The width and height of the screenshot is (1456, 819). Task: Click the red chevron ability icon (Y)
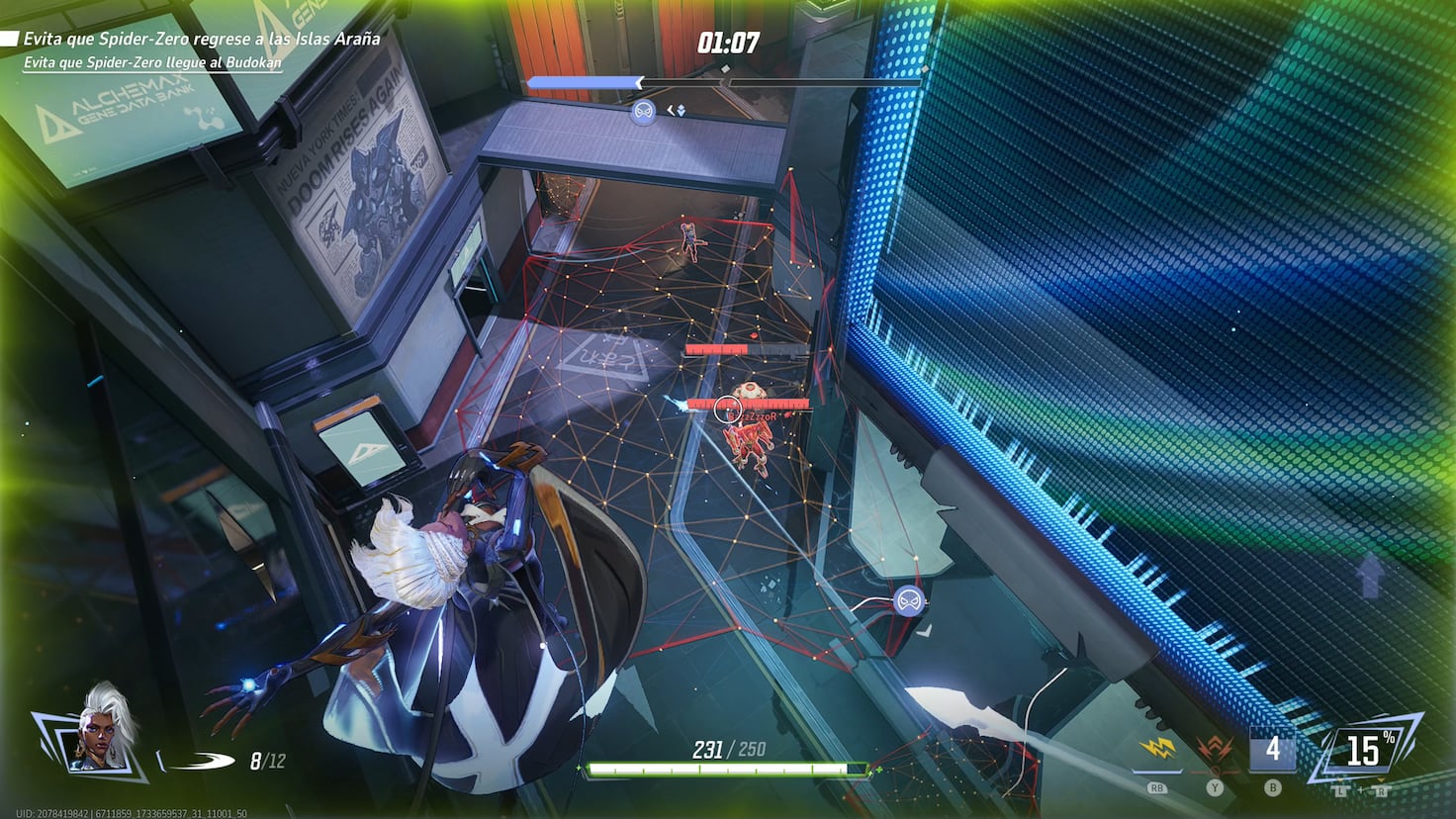pos(1214,750)
